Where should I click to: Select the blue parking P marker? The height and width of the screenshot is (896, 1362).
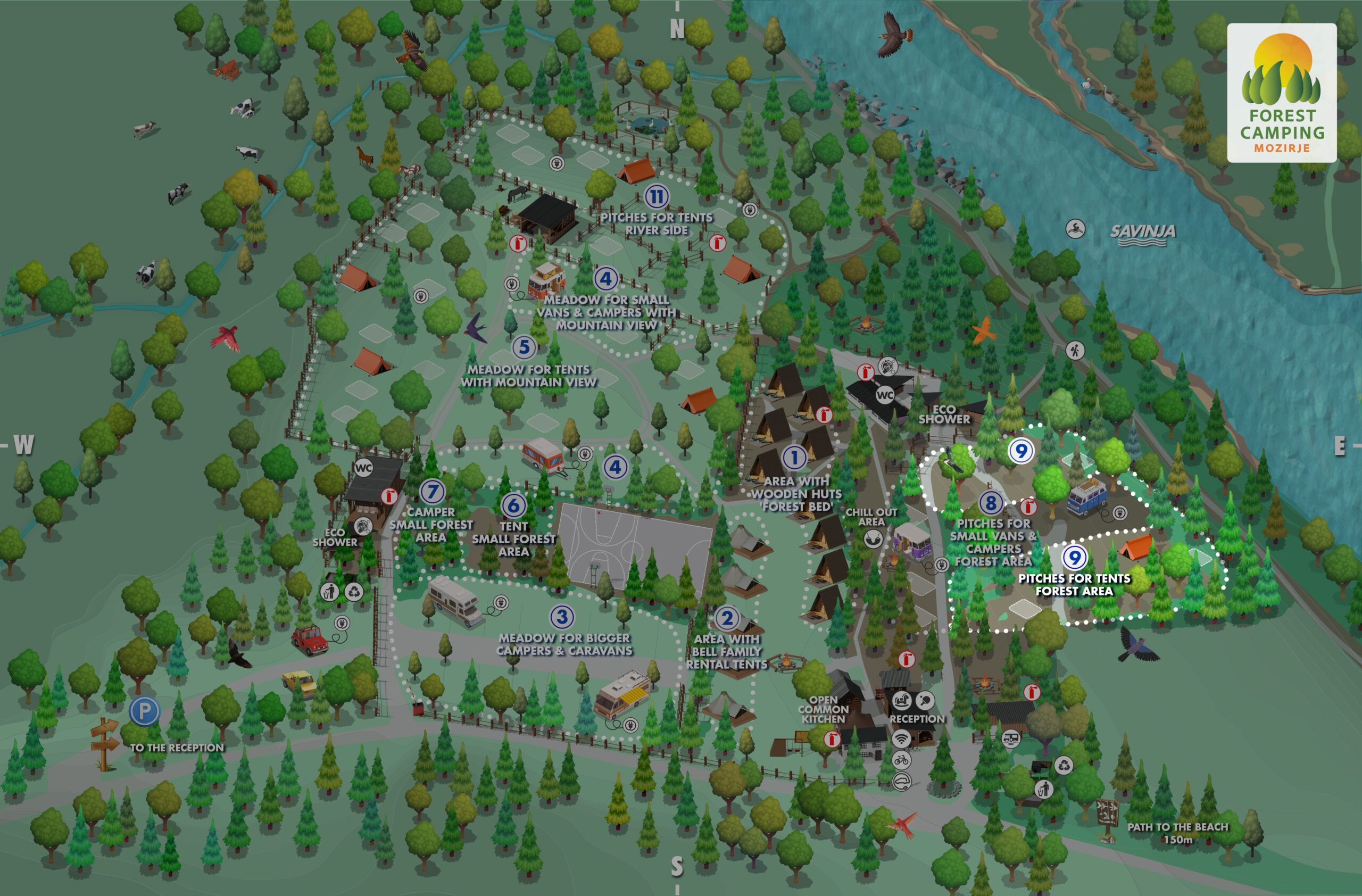tap(144, 711)
